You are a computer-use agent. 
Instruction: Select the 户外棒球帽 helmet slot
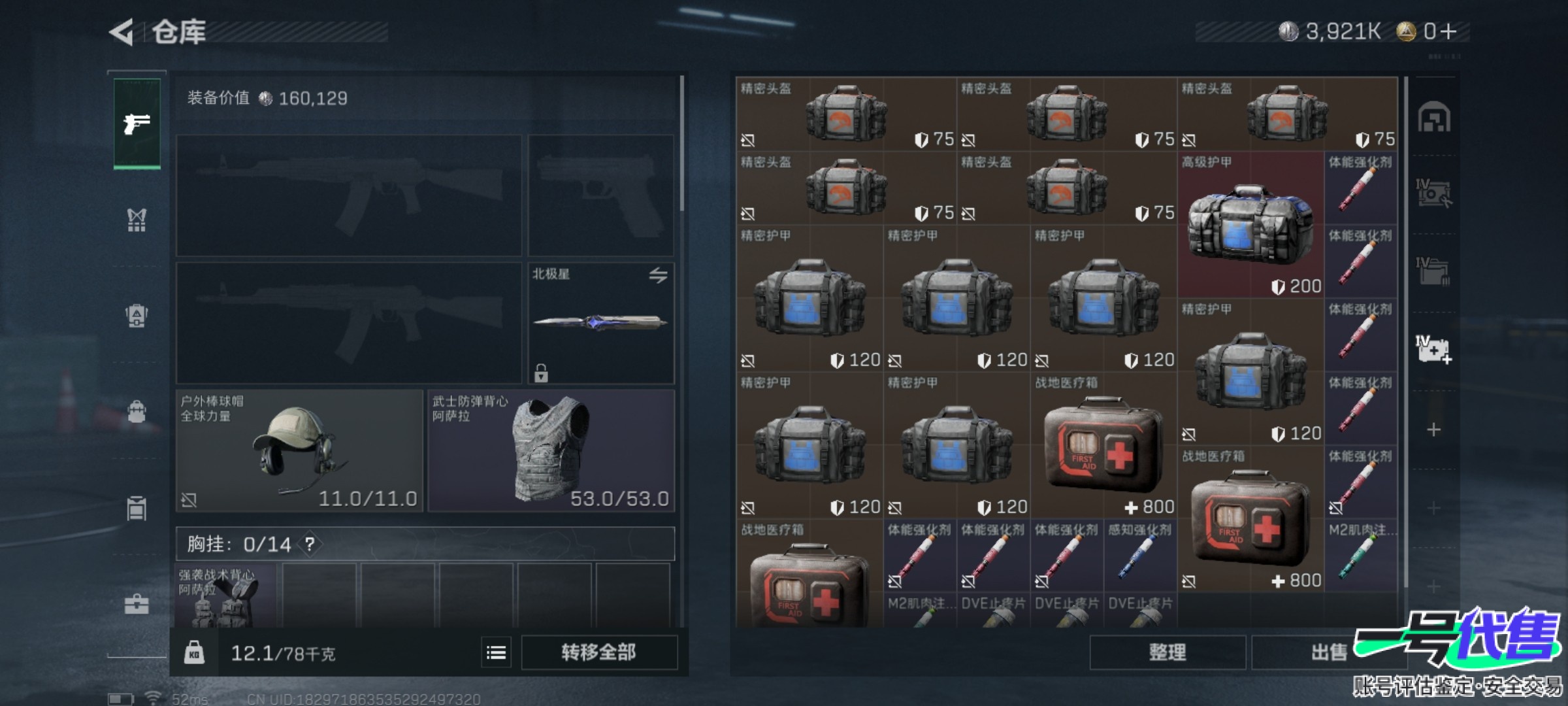tap(299, 451)
